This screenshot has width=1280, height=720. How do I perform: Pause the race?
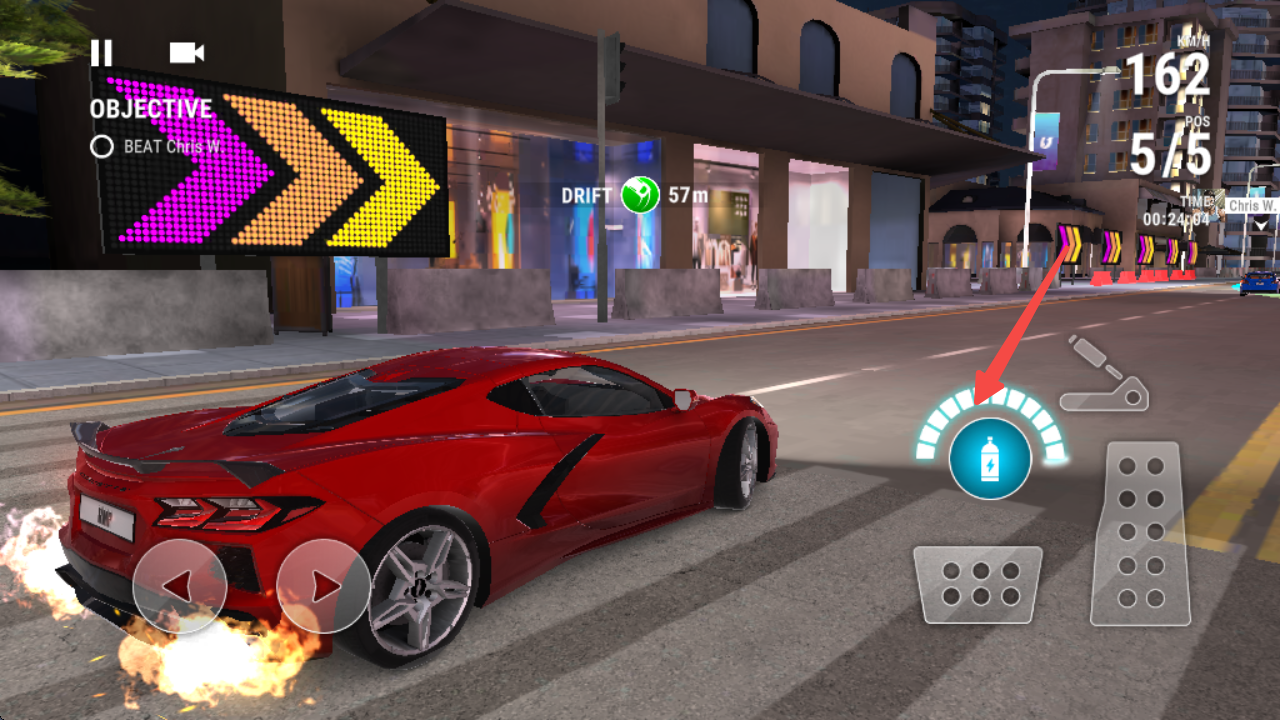101,53
